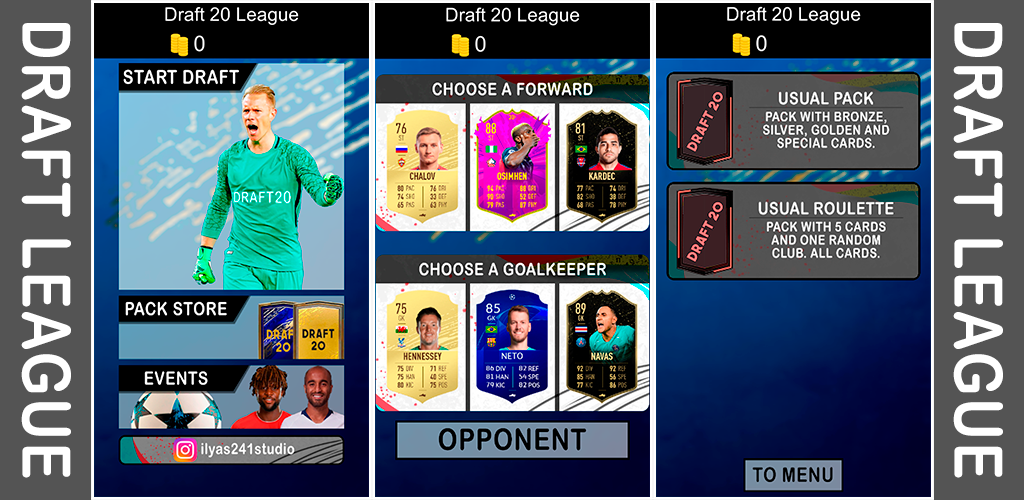The height and width of the screenshot is (500, 1024).
Task: Tap the Opponent button
Action: tap(512, 440)
